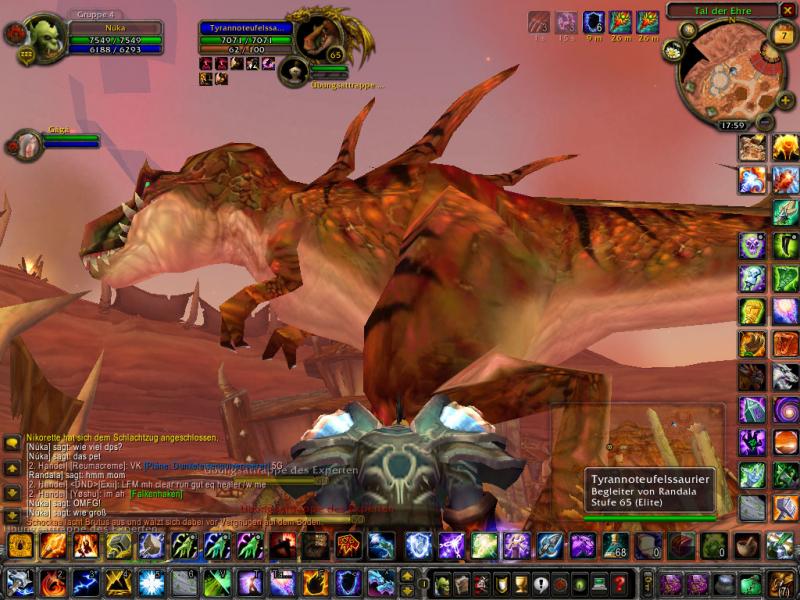This screenshot has width=800, height=600.
Task: Click the 17:59 clock under the minimap
Action: pos(731,126)
